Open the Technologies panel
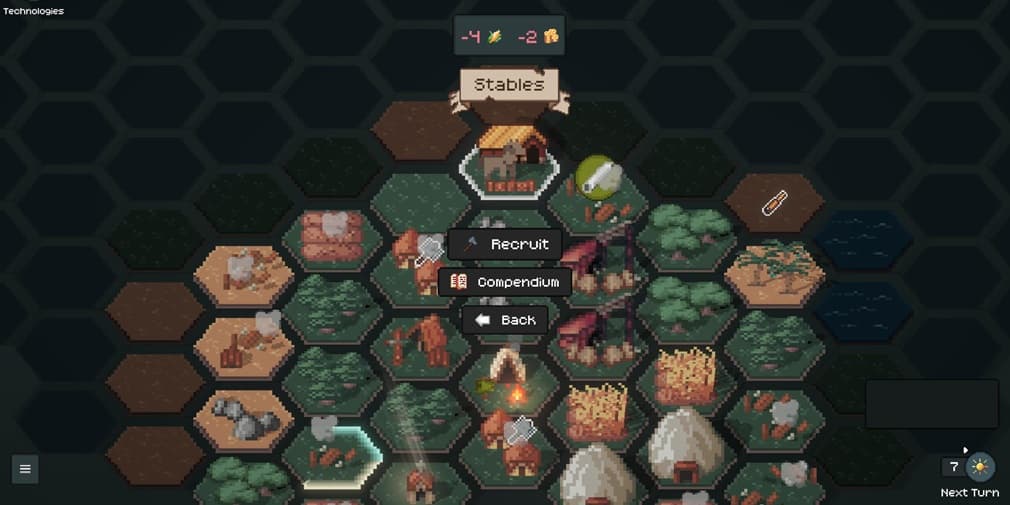1010x505 pixels. (x=33, y=11)
